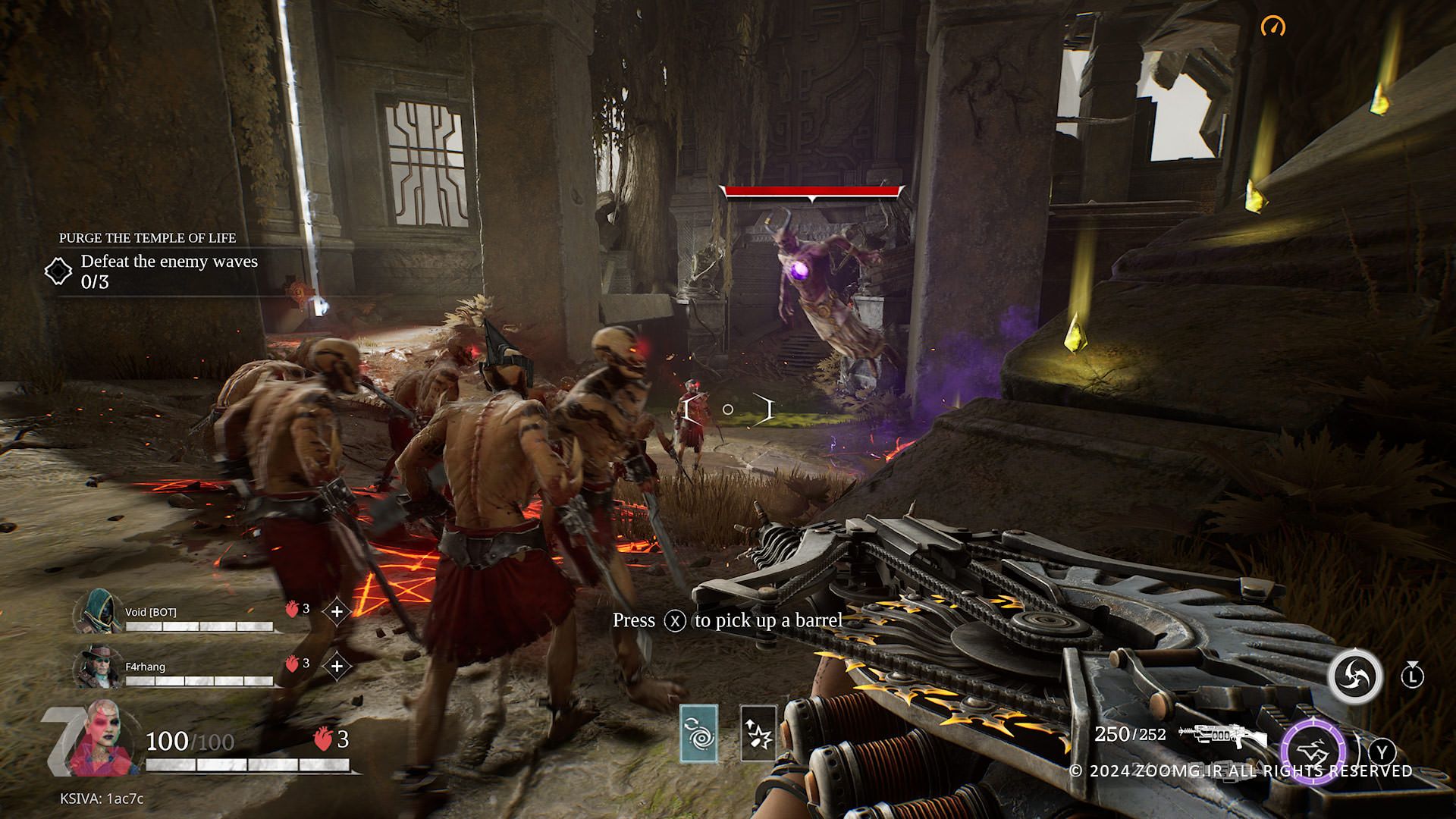This screenshot has height=819, width=1456.
Task: Select the dark starburst card
Action: [758, 733]
